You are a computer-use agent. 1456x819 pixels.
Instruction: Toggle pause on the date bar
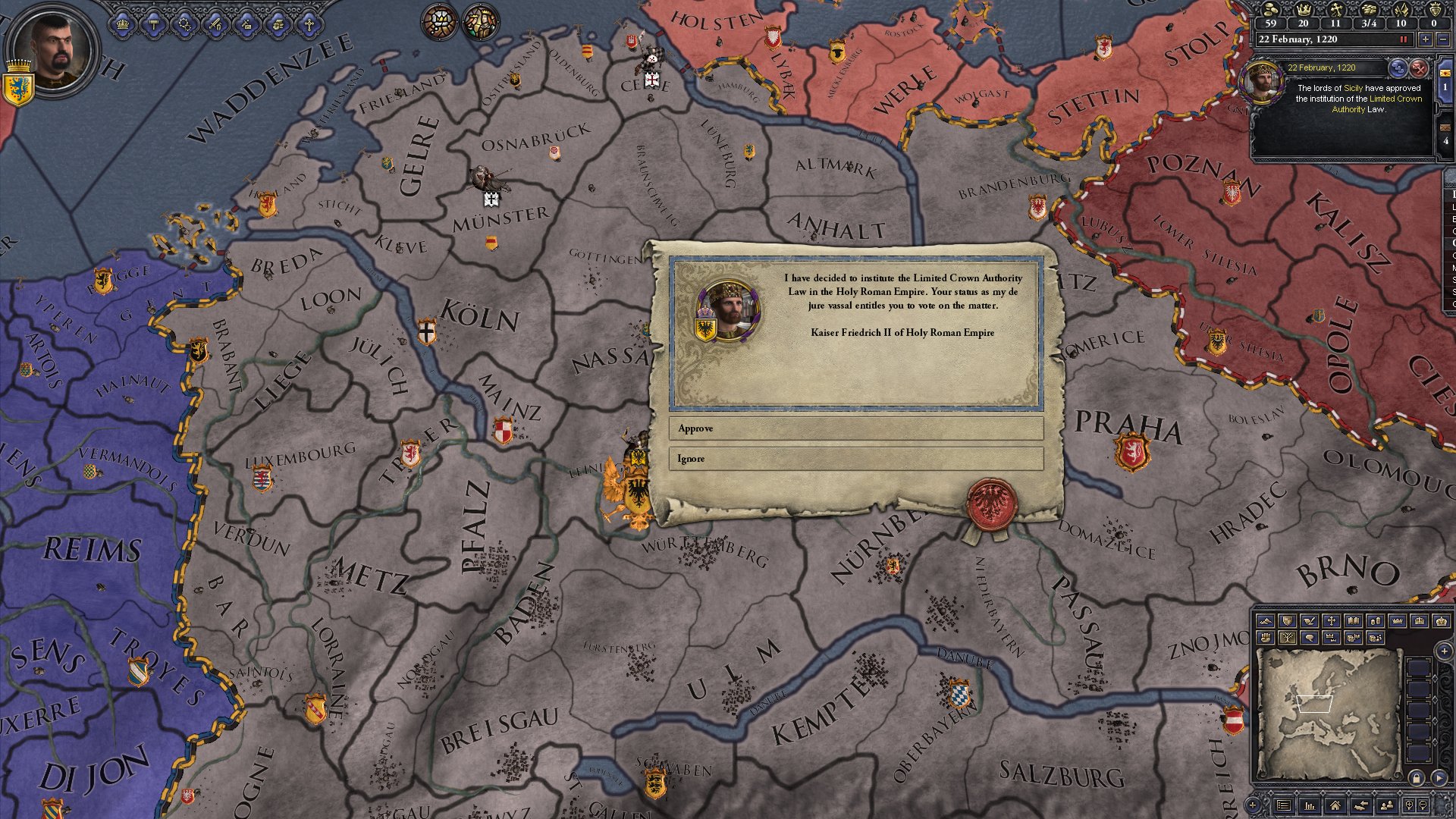point(1403,39)
